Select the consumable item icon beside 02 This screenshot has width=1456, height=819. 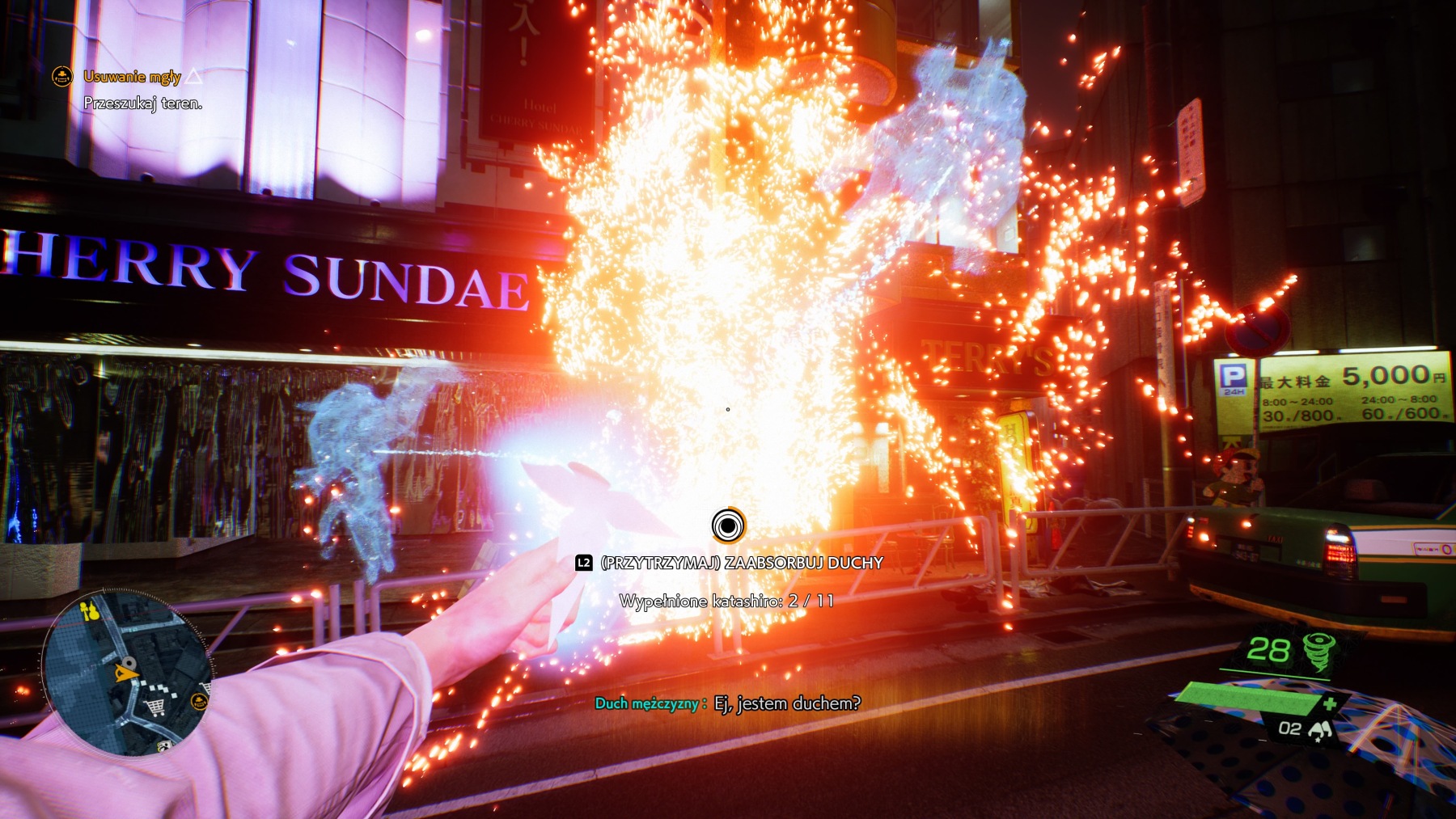[x=1320, y=730]
